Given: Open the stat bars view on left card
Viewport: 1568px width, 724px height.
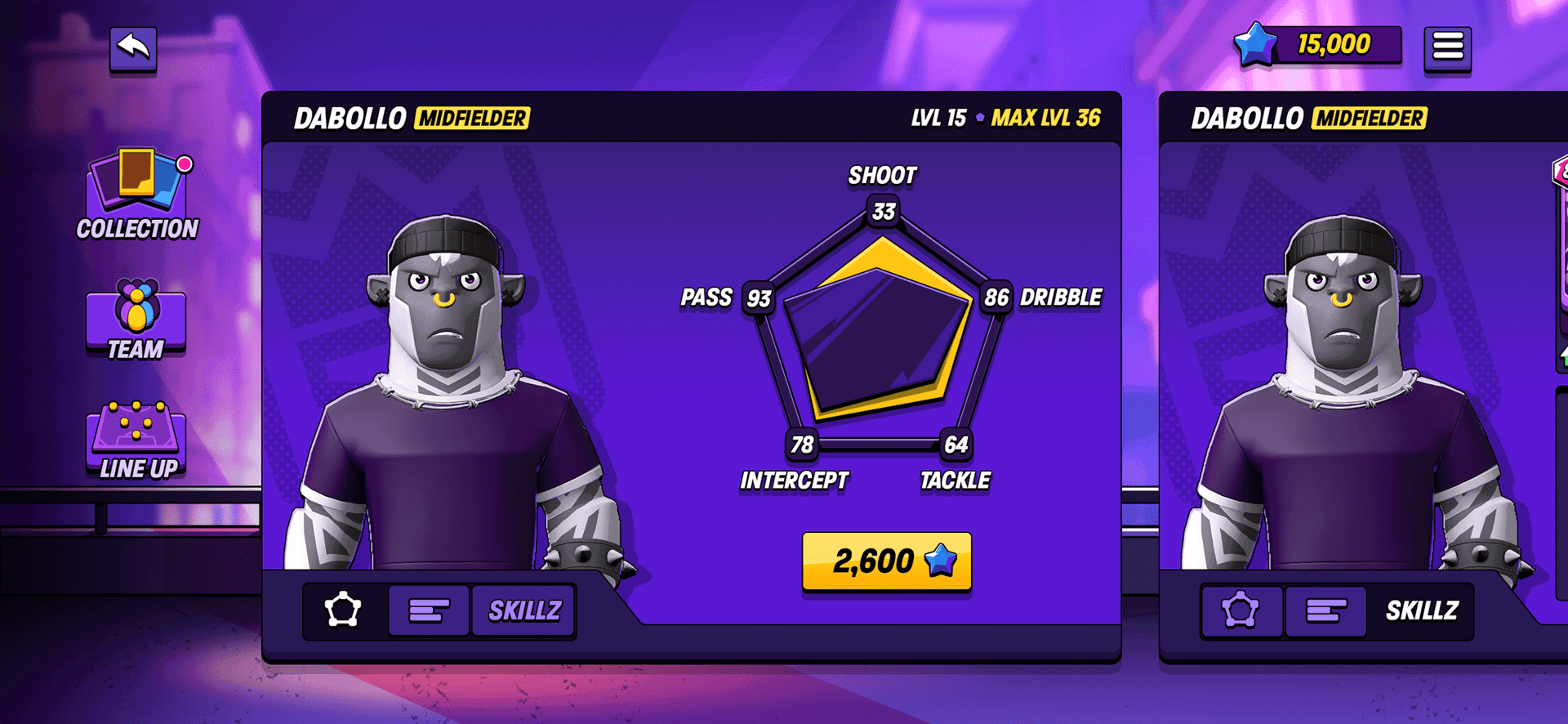Looking at the screenshot, I should tap(428, 608).
